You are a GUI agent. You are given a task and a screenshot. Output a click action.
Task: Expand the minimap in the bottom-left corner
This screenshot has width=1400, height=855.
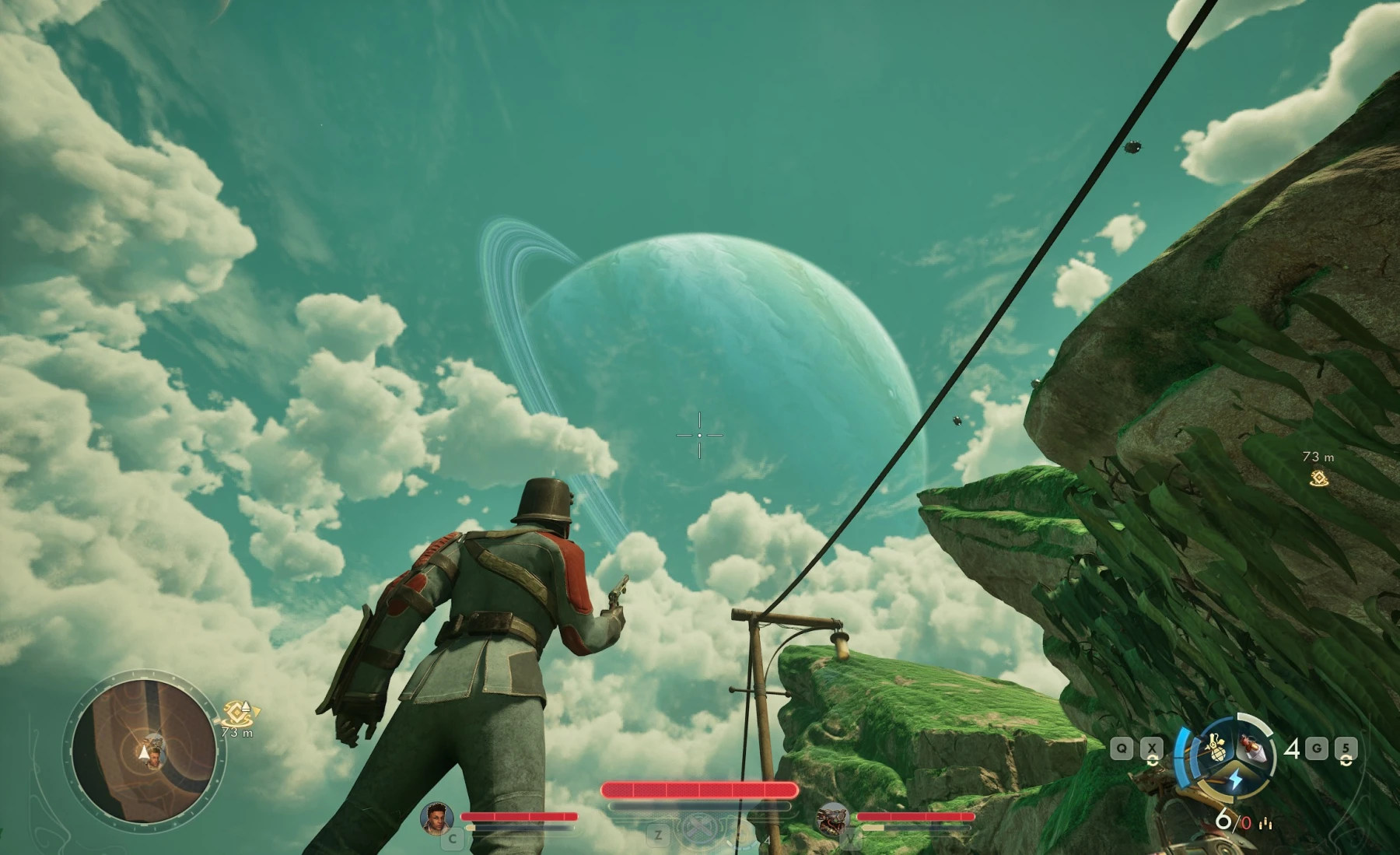click(x=145, y=749)
